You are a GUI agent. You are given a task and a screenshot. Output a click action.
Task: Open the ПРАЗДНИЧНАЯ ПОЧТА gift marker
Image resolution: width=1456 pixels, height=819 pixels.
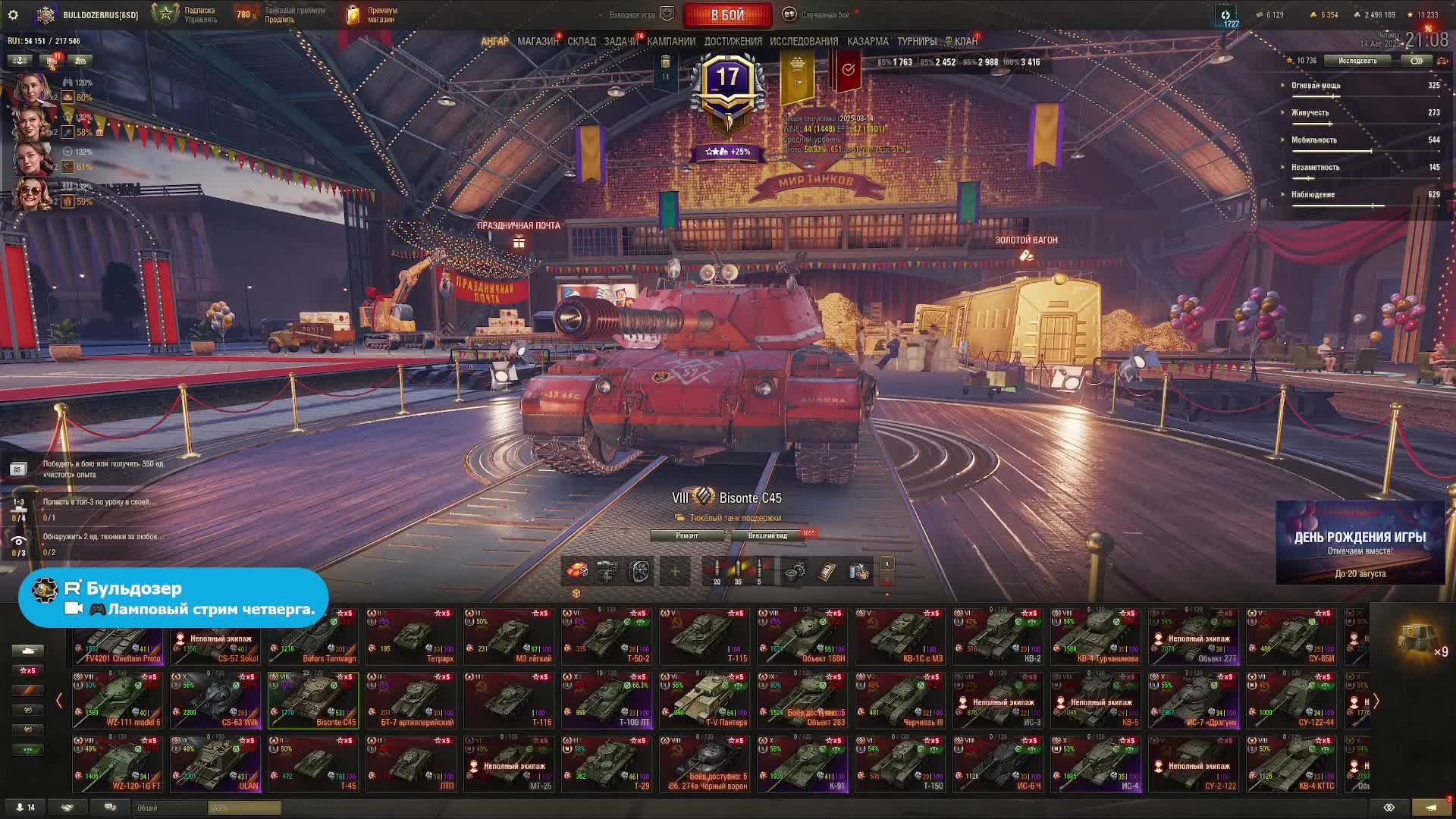coord(519,241)
